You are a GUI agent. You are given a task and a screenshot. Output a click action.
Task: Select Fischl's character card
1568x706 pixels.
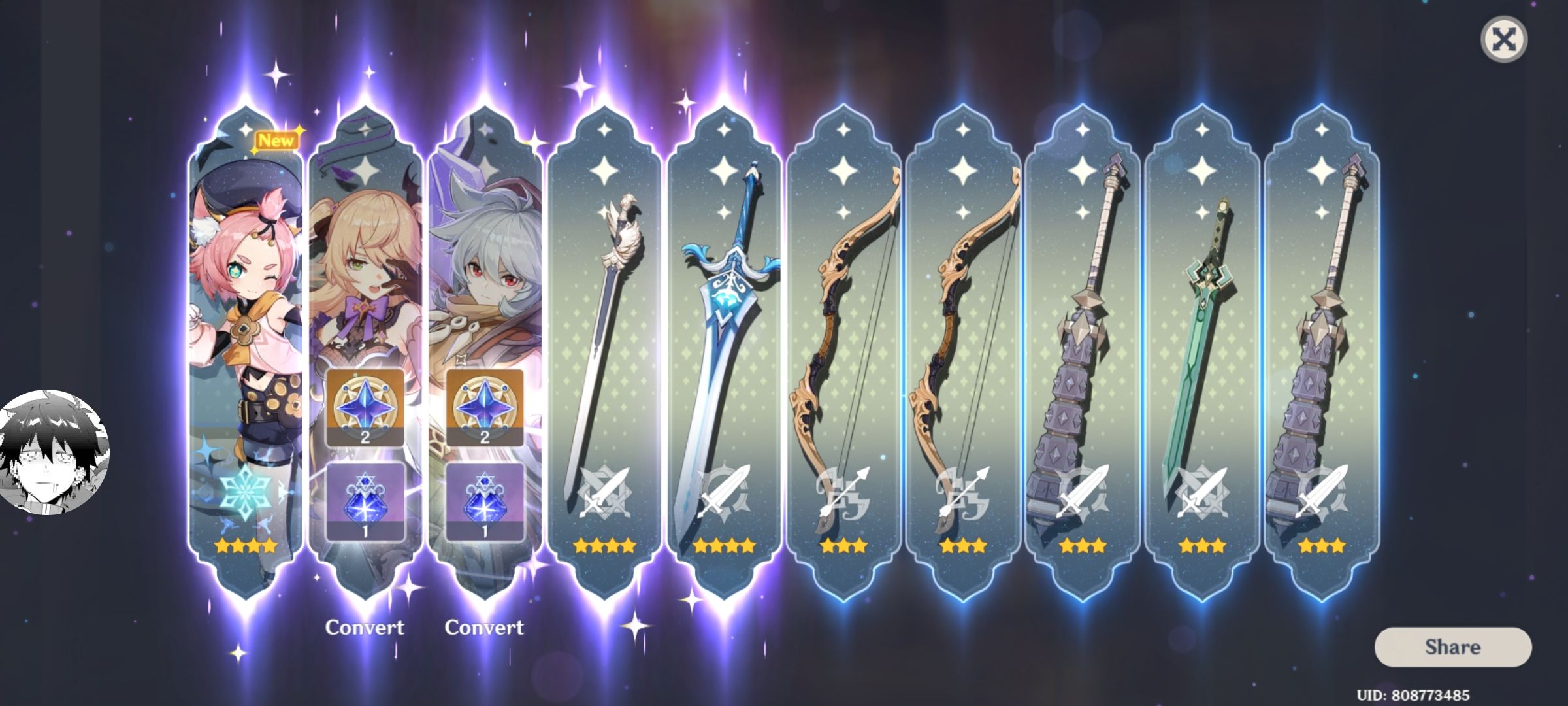click(367, 261)
